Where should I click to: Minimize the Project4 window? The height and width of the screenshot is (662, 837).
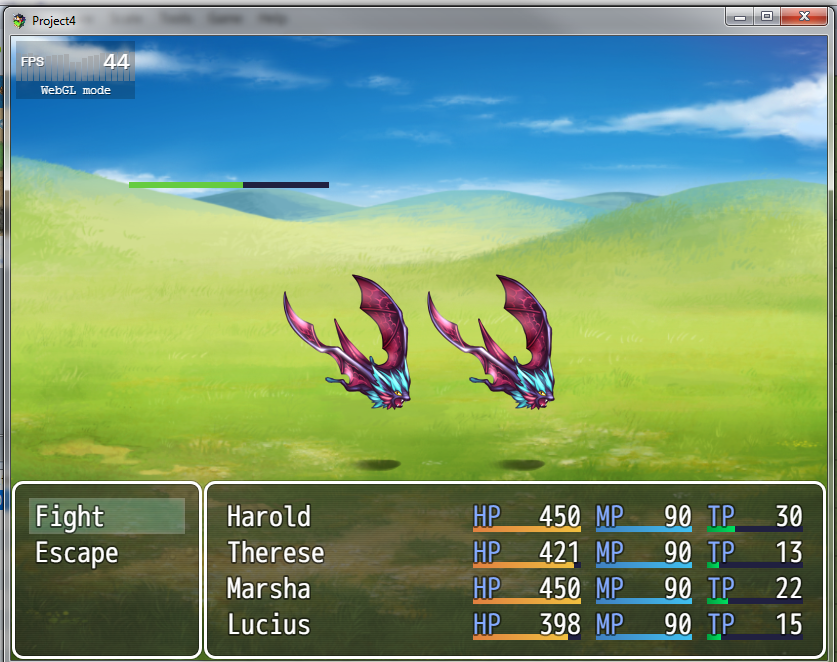coord(741,17)
